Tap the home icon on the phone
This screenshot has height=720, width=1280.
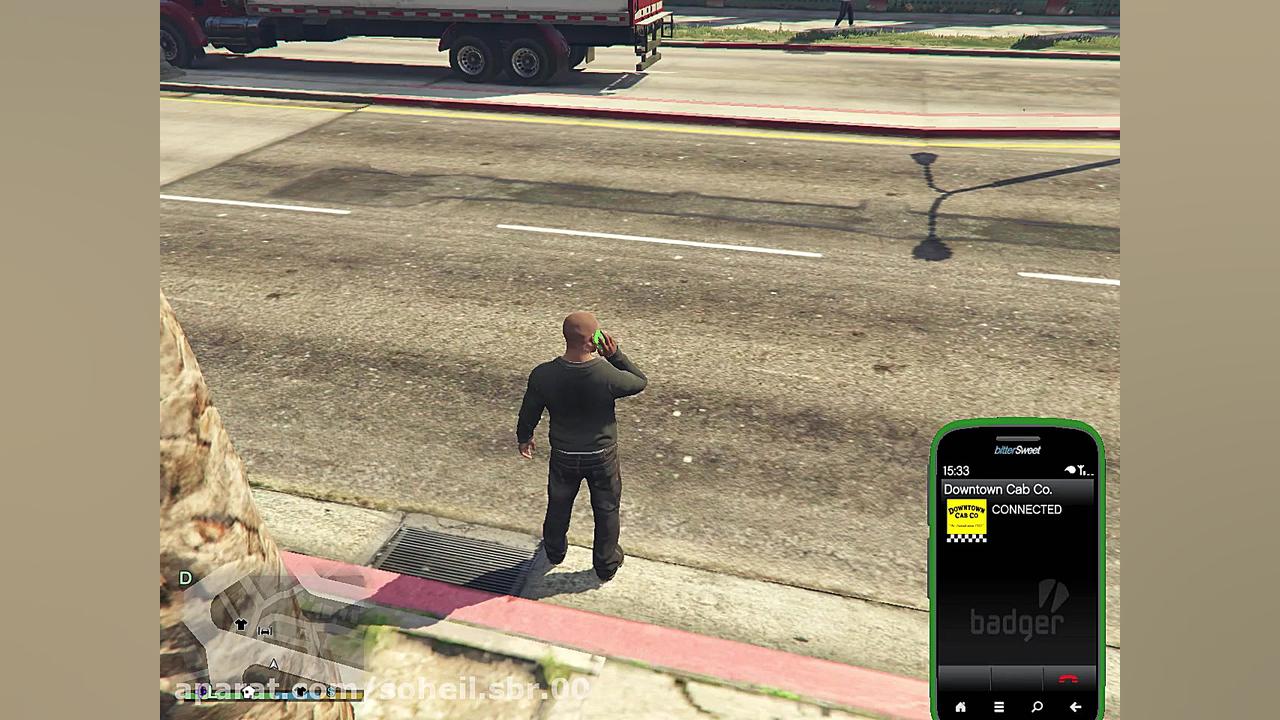961,706
